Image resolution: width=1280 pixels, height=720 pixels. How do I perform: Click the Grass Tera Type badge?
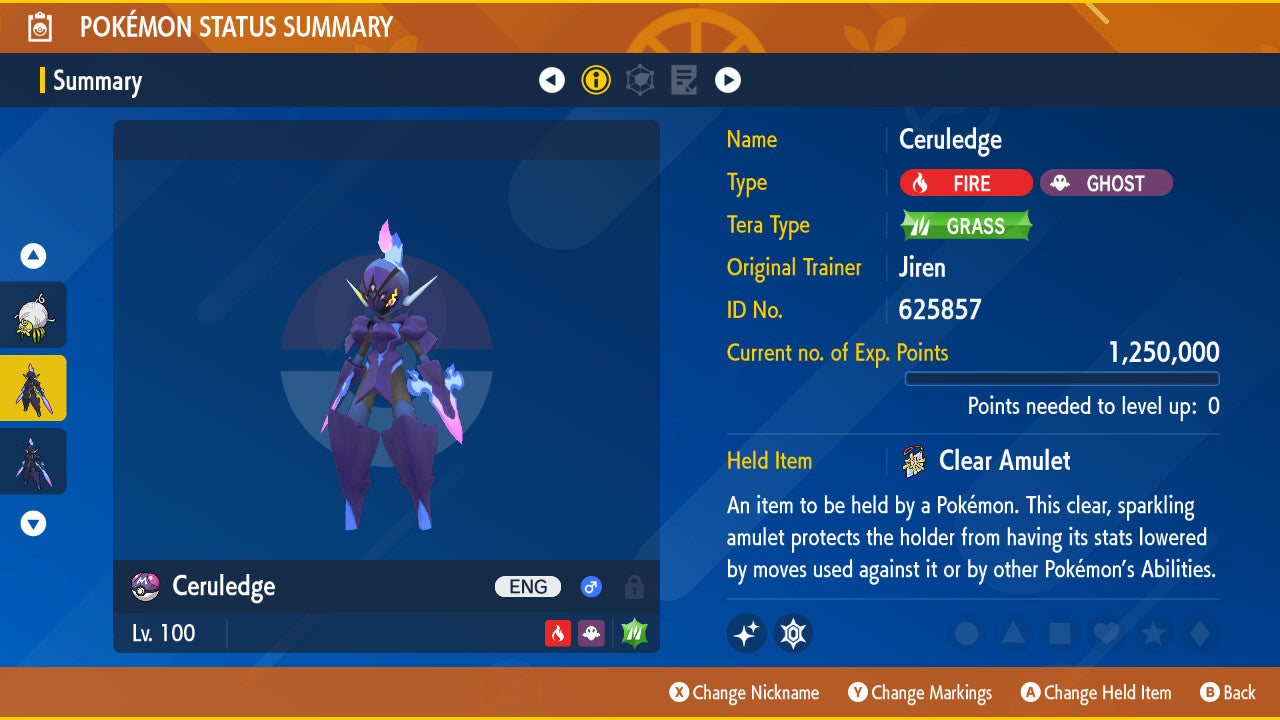point(965,226)
